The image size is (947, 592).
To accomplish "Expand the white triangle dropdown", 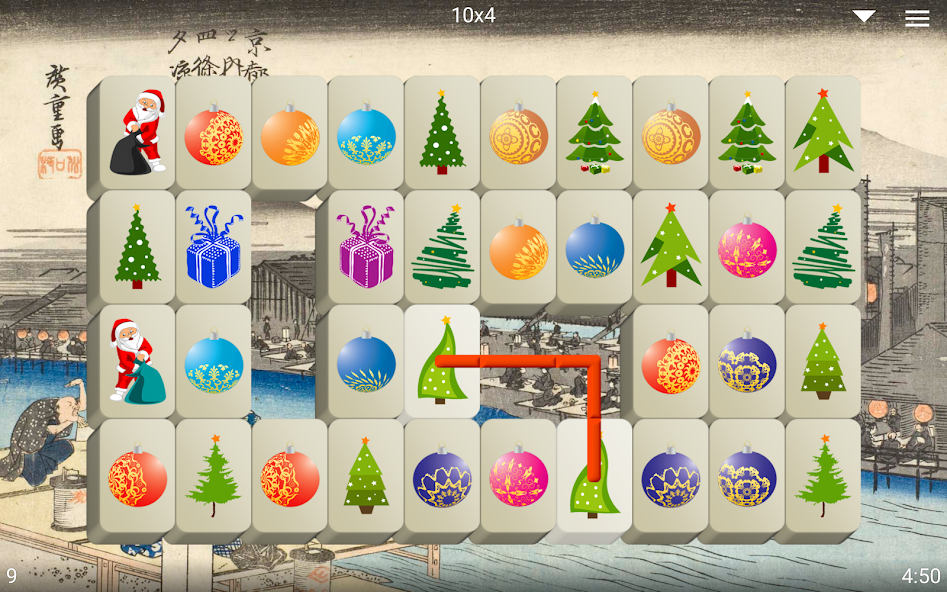I will tap(864, 16).
